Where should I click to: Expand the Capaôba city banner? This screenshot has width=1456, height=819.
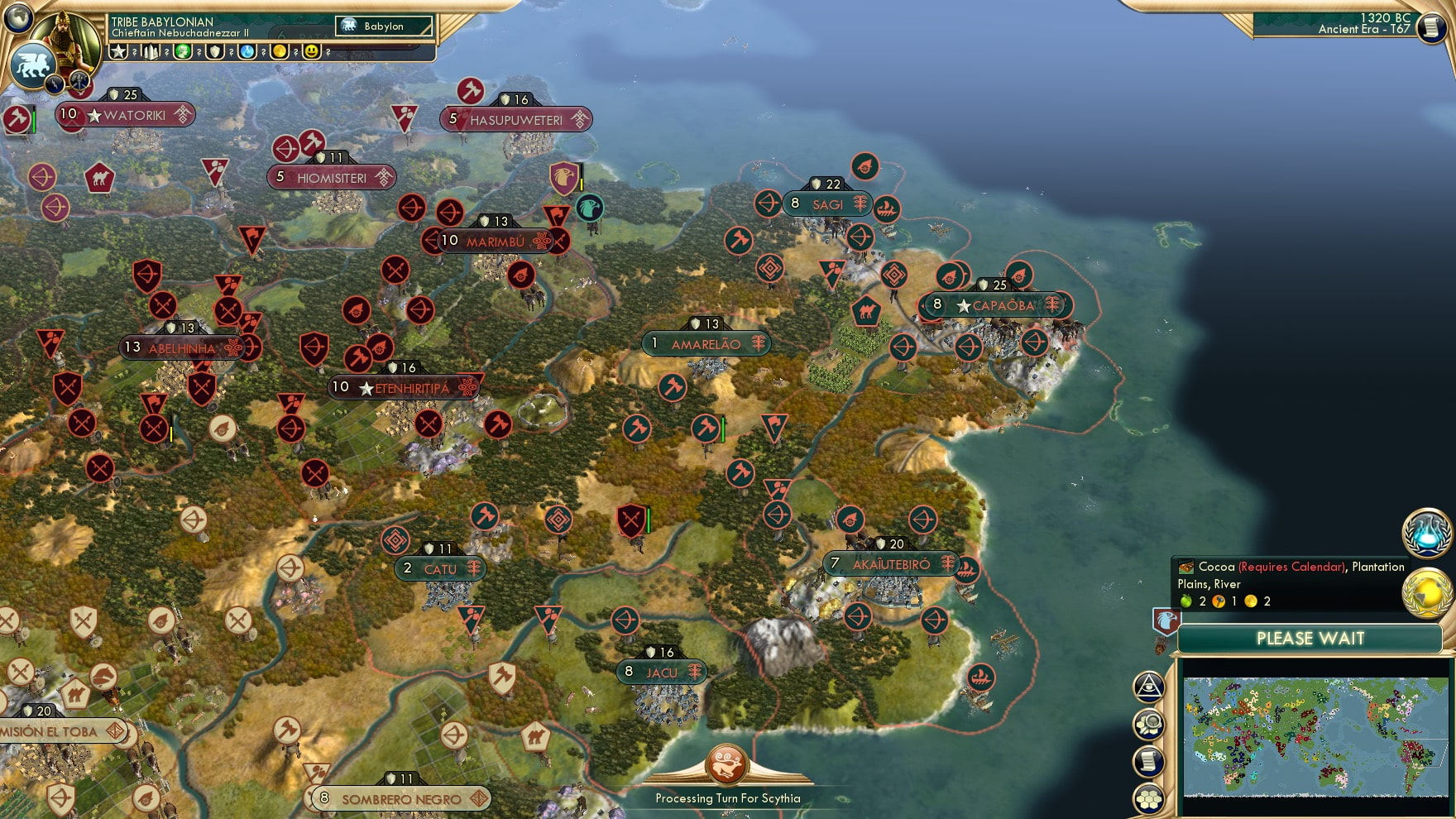pyautogui.click(x=997, y=305)
